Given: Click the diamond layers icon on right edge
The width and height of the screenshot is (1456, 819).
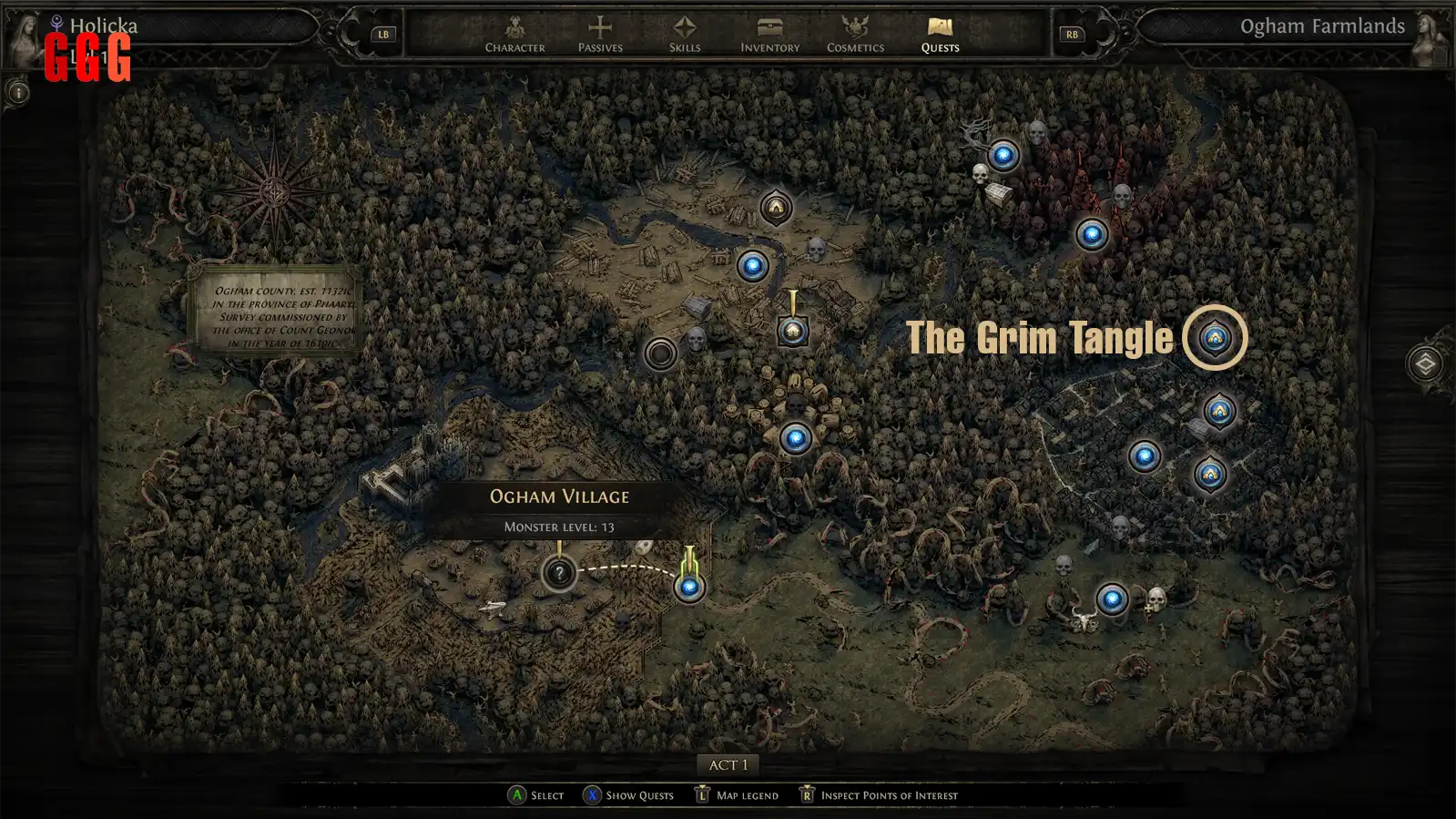Looking at the screenshot, I should coord(1425,363).
